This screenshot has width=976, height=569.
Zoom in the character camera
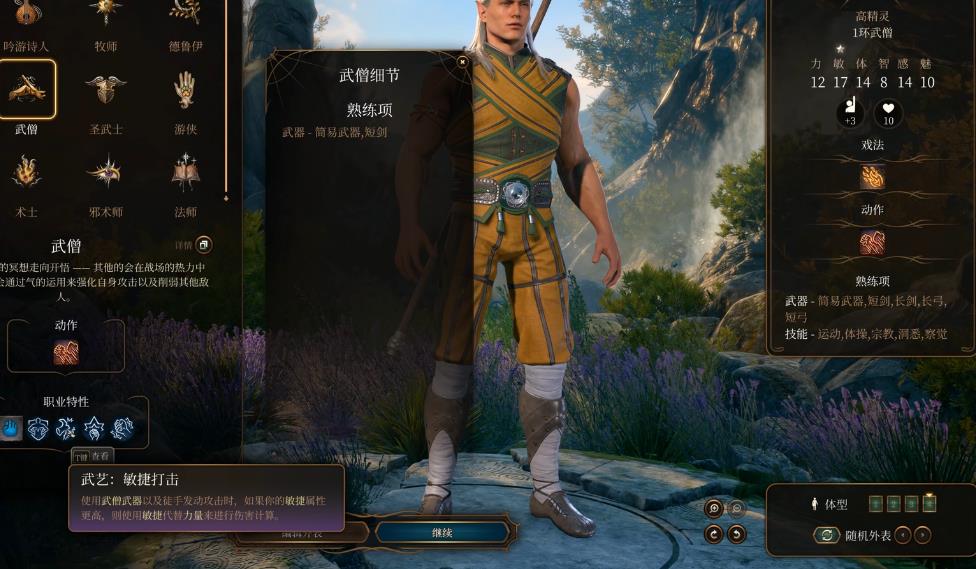click(x=714, y=508)
